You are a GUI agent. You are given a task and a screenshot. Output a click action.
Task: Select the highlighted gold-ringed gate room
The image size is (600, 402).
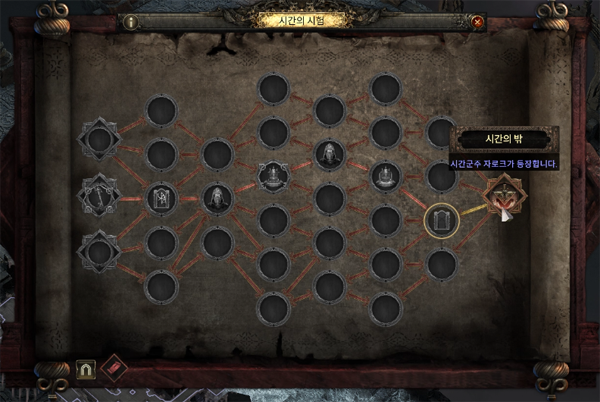pos(440,220)
